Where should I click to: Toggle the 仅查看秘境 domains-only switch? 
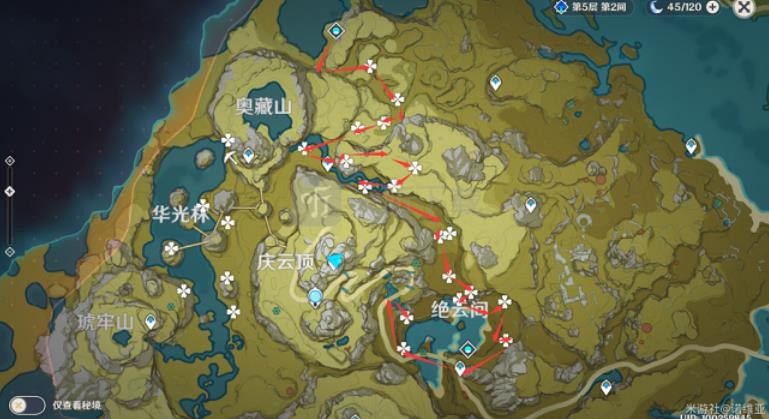tap(28, 405)
